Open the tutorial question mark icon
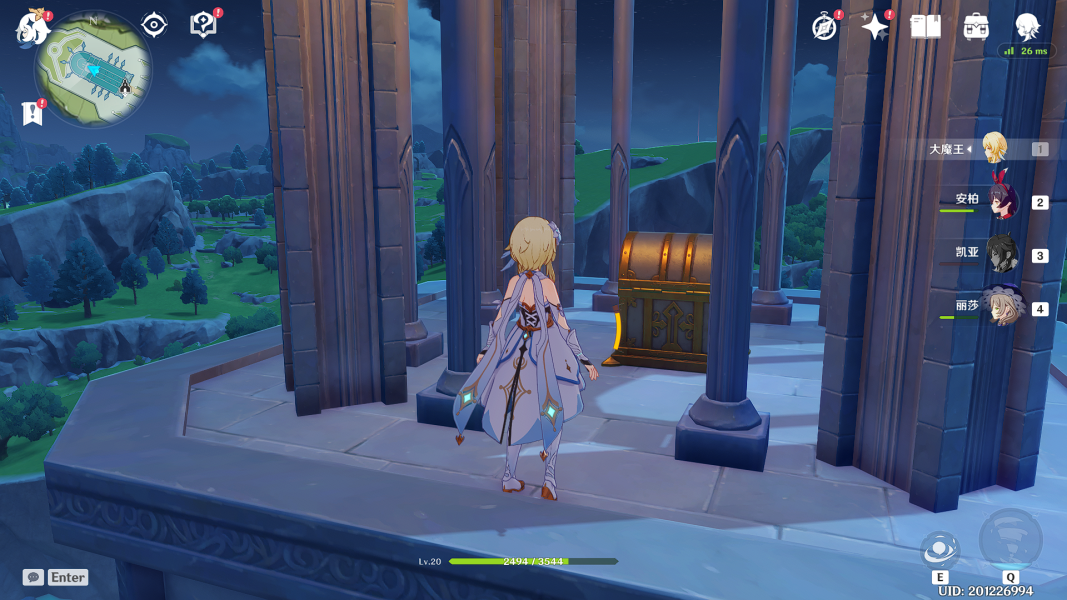Screen dimensions: 1067x600 (x=203, y=25)
